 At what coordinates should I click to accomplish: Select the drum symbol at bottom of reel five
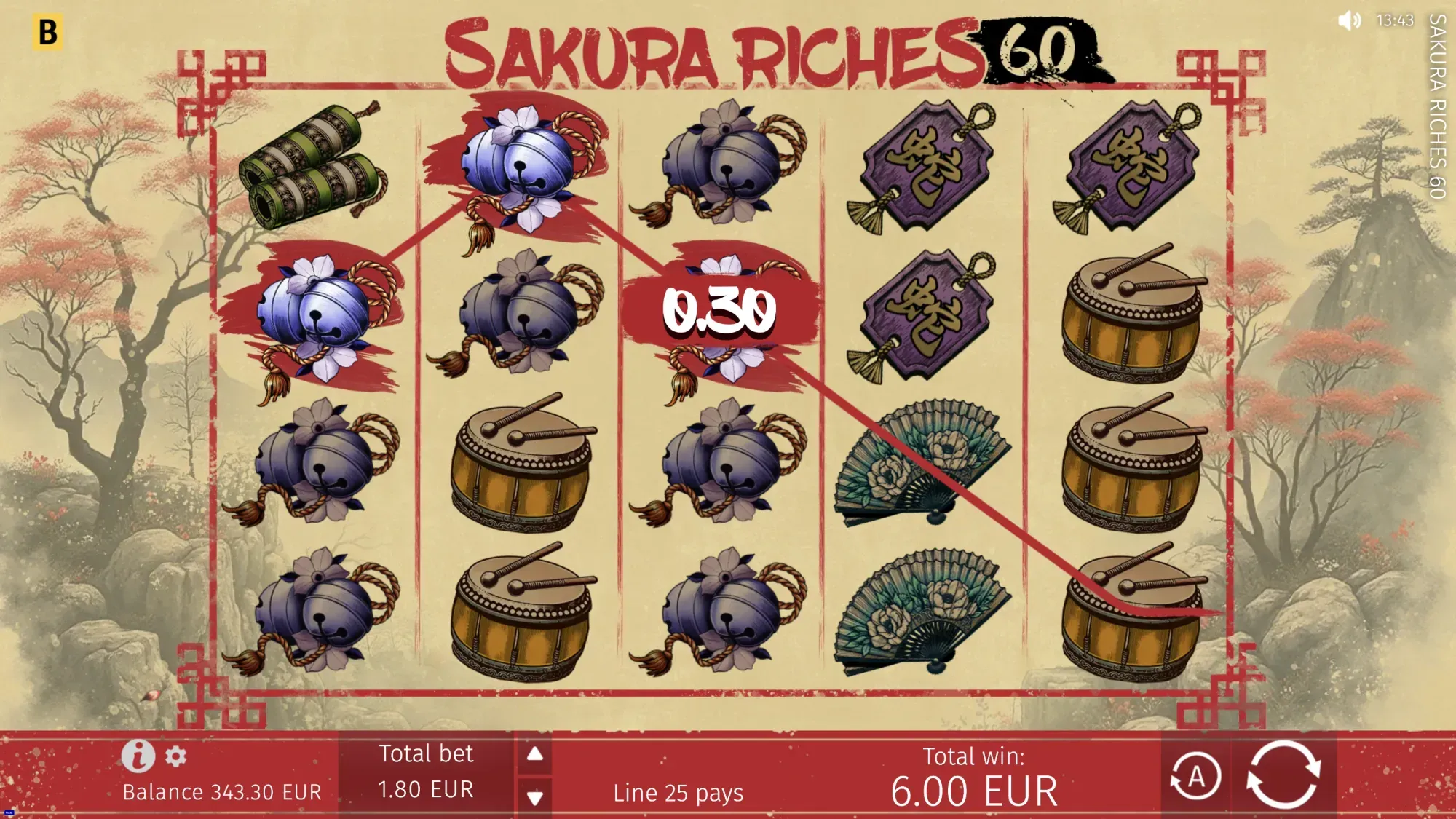(1136, 612)
